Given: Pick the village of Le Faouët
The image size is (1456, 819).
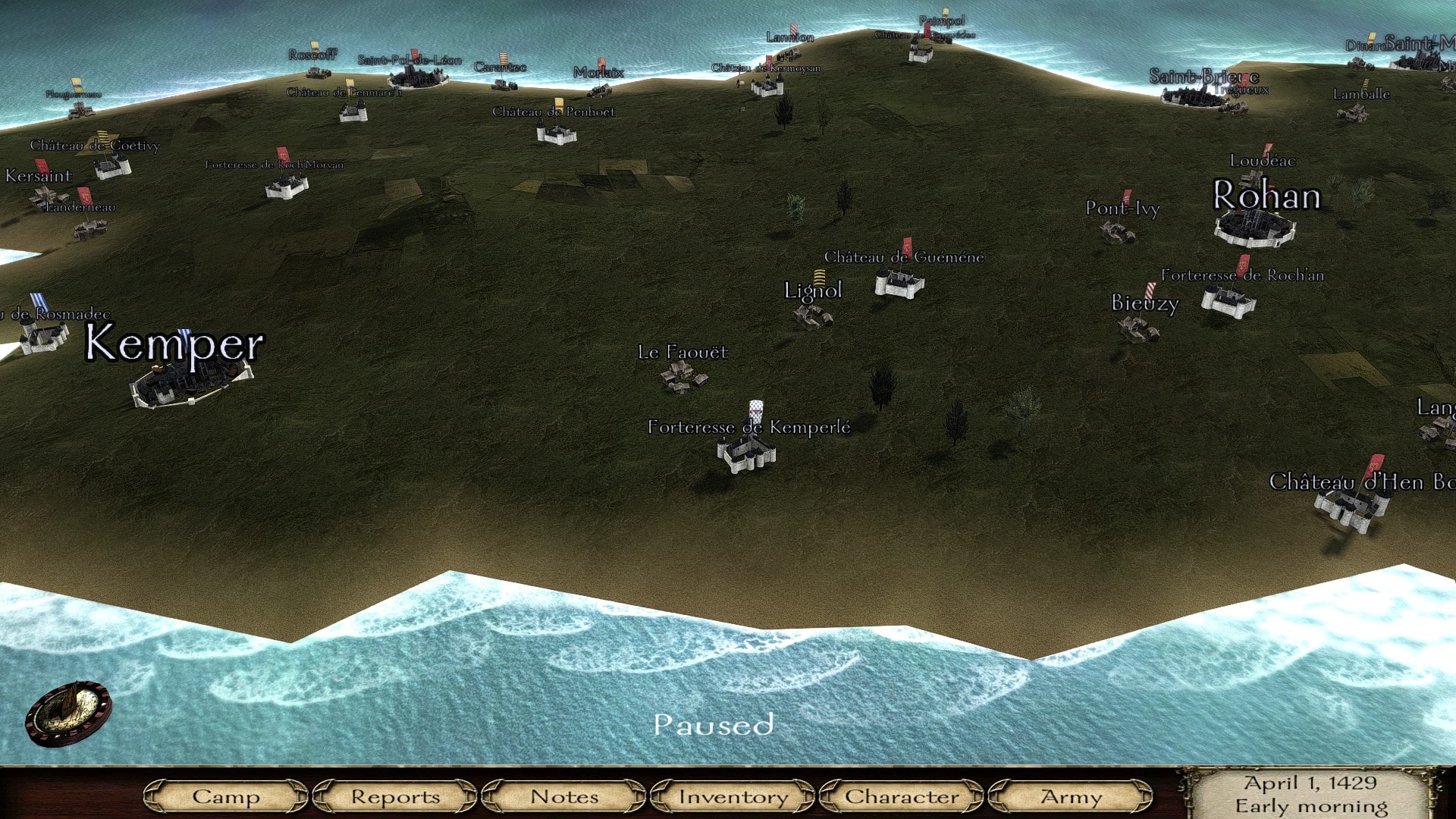Looking at the screenshot, I should [x=684, y=375].
